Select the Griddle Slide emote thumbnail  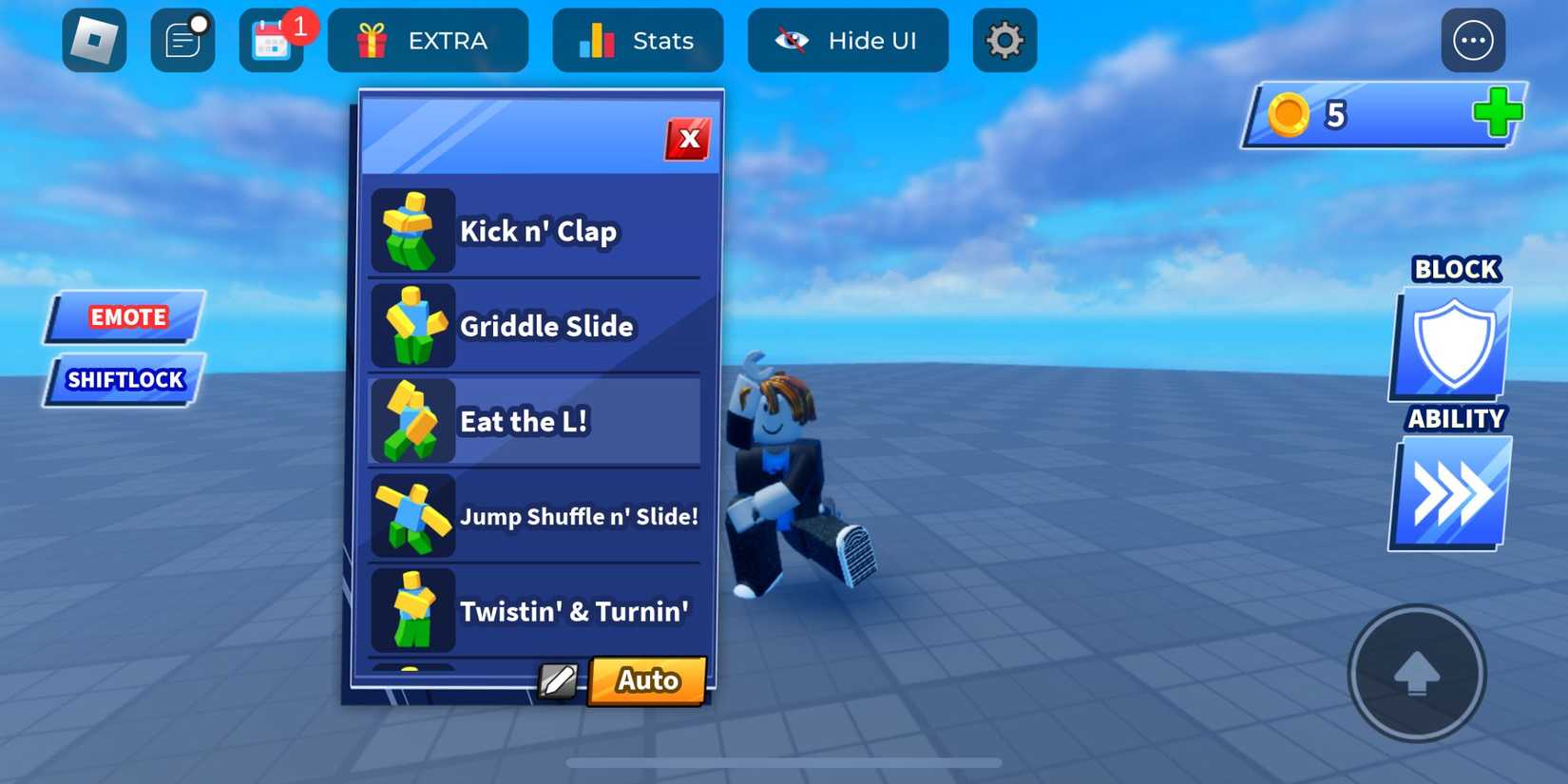(x=413, y=326)
